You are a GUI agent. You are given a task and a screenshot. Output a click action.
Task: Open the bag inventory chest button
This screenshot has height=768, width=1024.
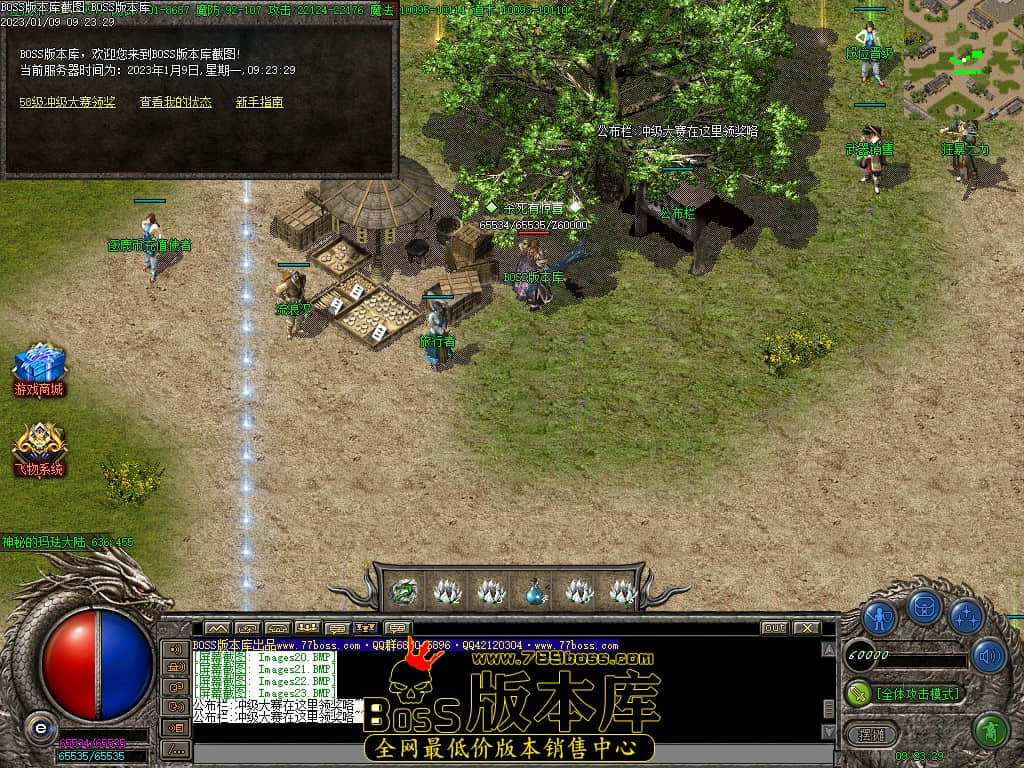924,608
